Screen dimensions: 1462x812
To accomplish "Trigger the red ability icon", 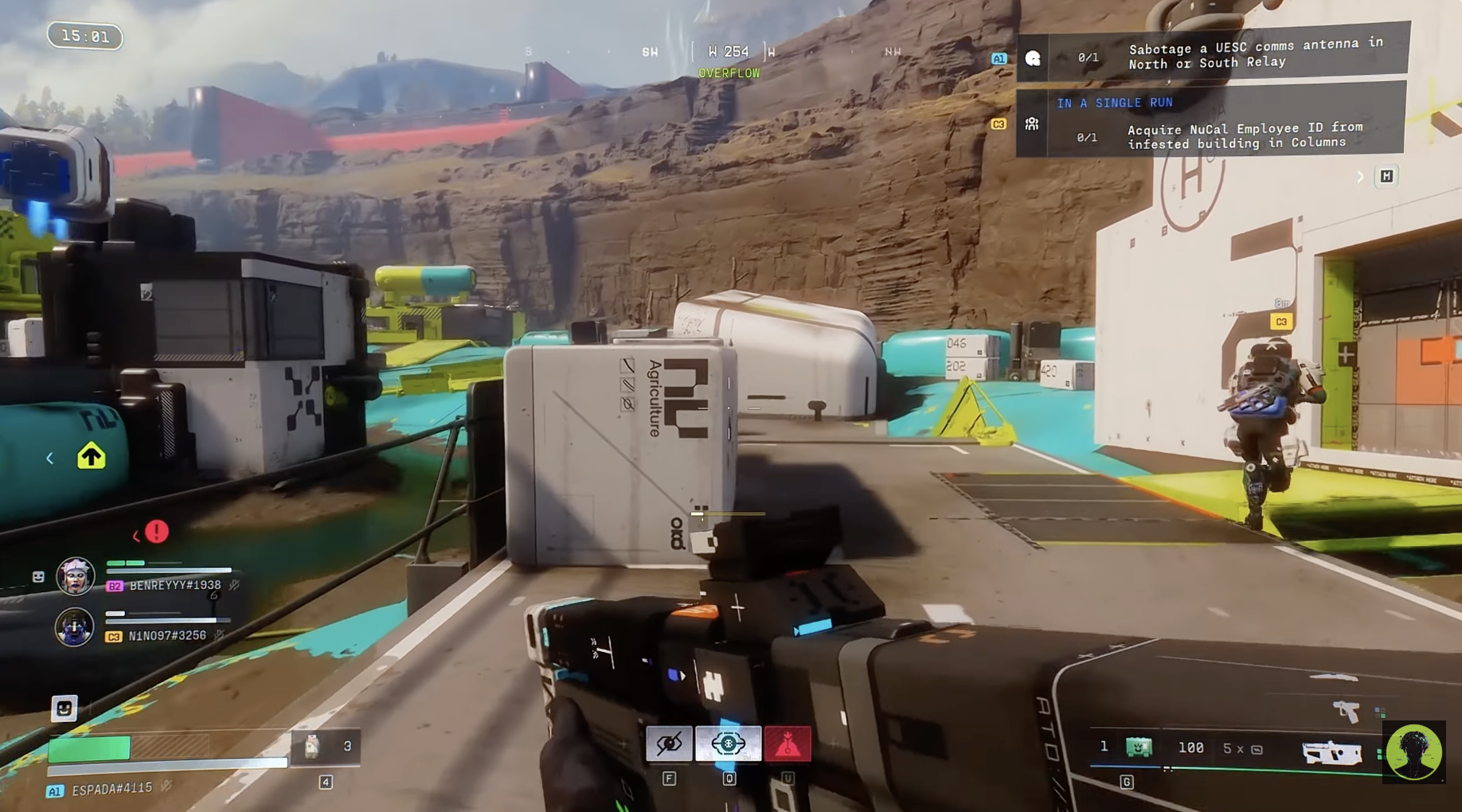I will (x=788, y=744).
